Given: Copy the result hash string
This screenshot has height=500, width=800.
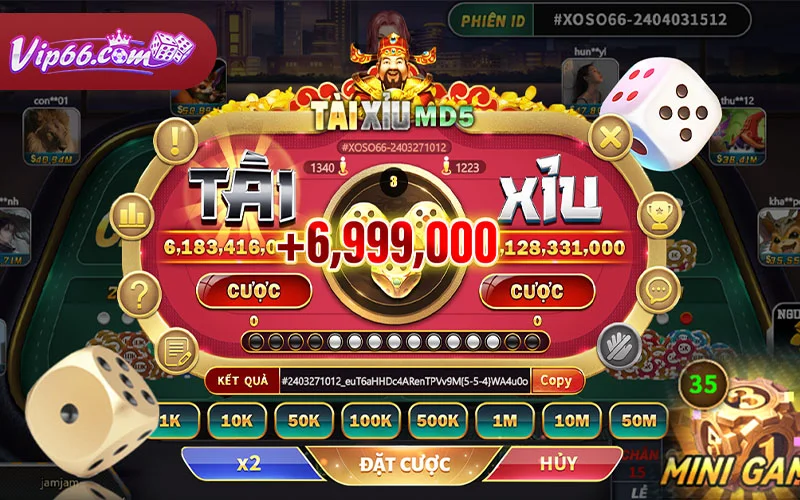Looking at the screenshot, I should click(557, 381).
